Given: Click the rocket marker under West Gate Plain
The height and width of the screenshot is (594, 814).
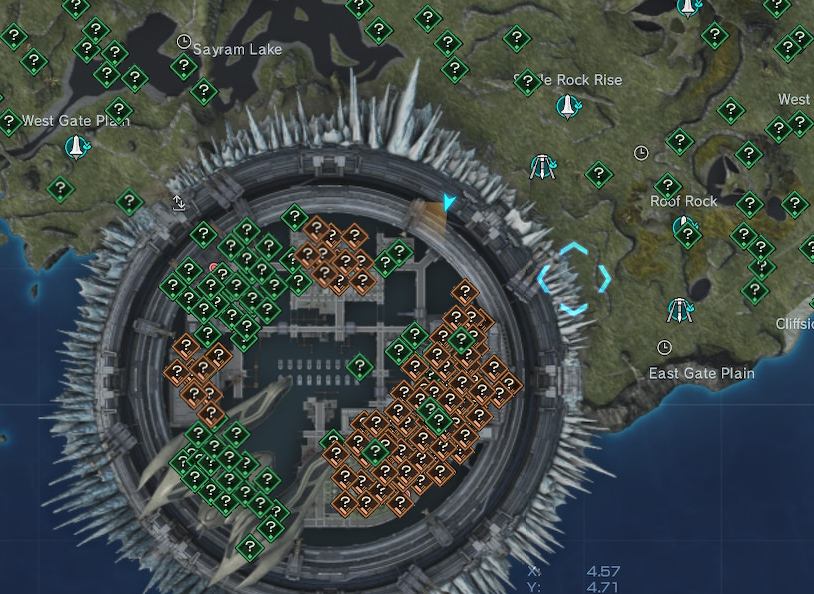Looking at the screenshot, I should (x=75, y=148).
